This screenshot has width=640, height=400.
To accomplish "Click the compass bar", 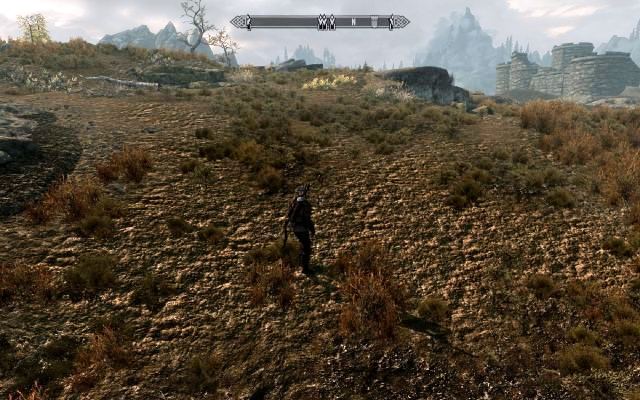I will click(x=319, y=21).
